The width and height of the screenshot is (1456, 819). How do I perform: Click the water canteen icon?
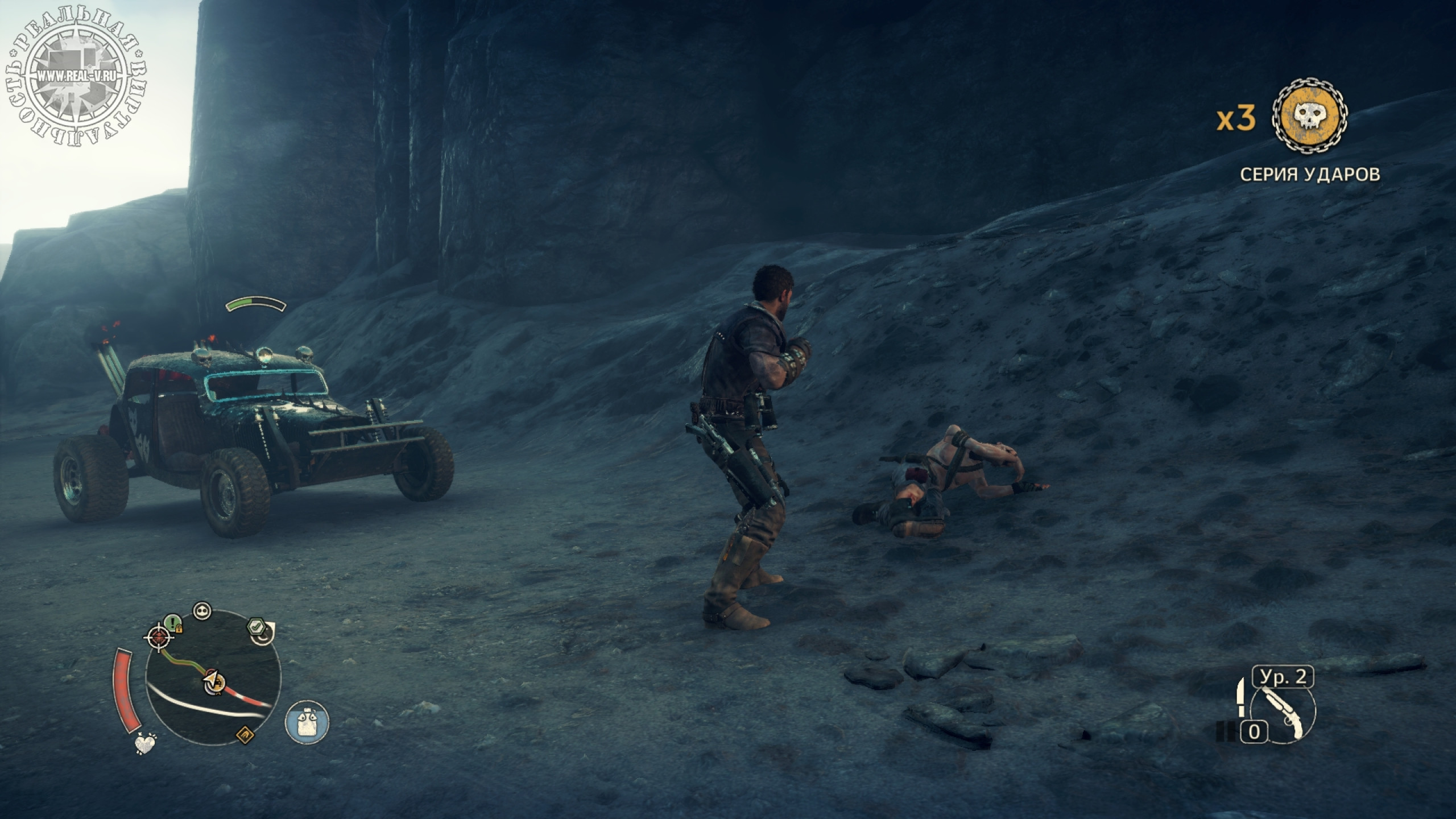click(307, 722)
